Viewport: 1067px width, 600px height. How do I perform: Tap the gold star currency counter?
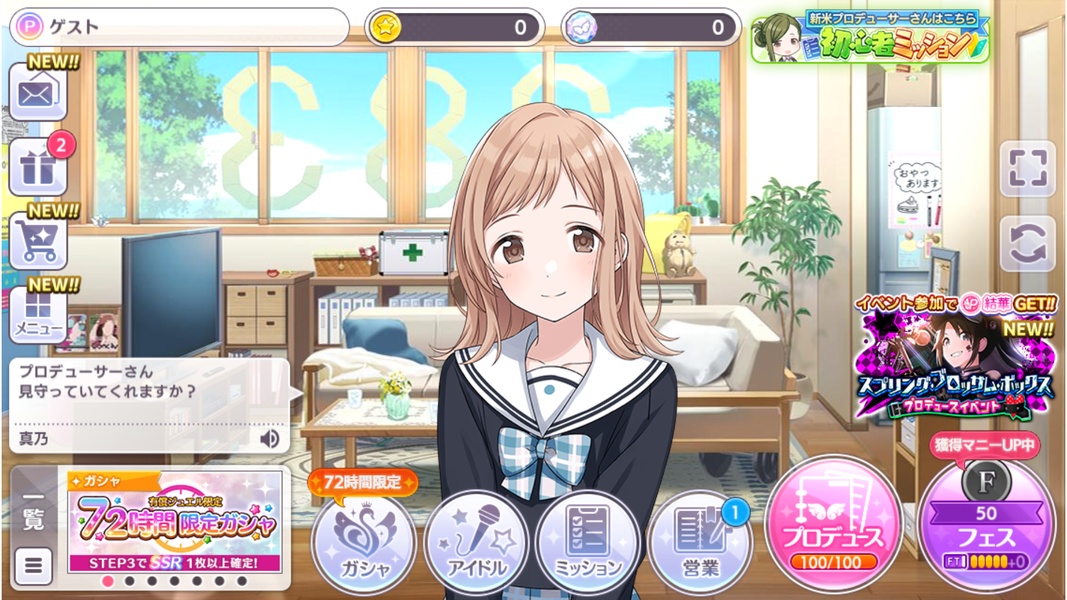(455, 27)
